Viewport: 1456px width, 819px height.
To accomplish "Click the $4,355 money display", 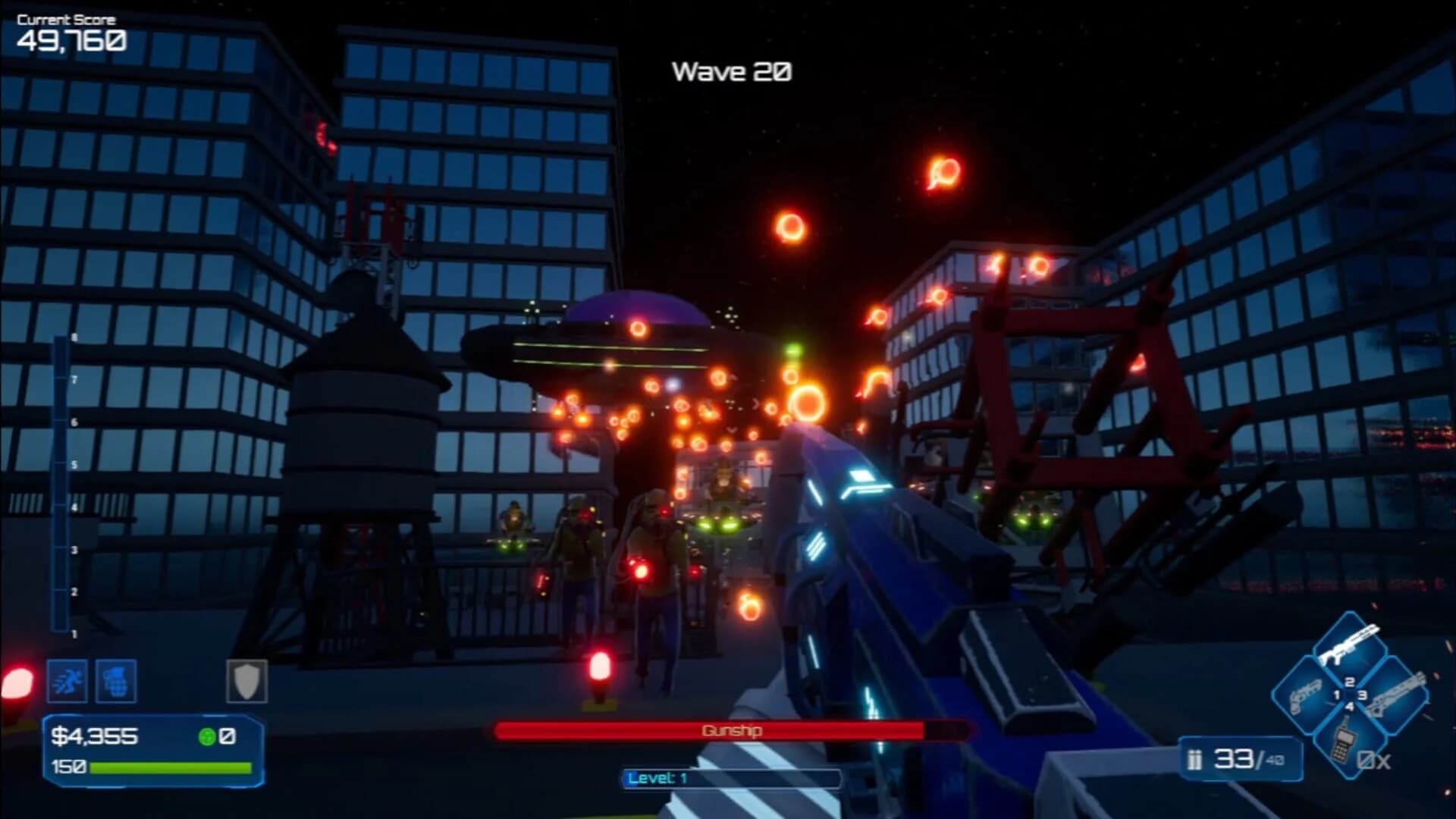I will coord(94,736).
